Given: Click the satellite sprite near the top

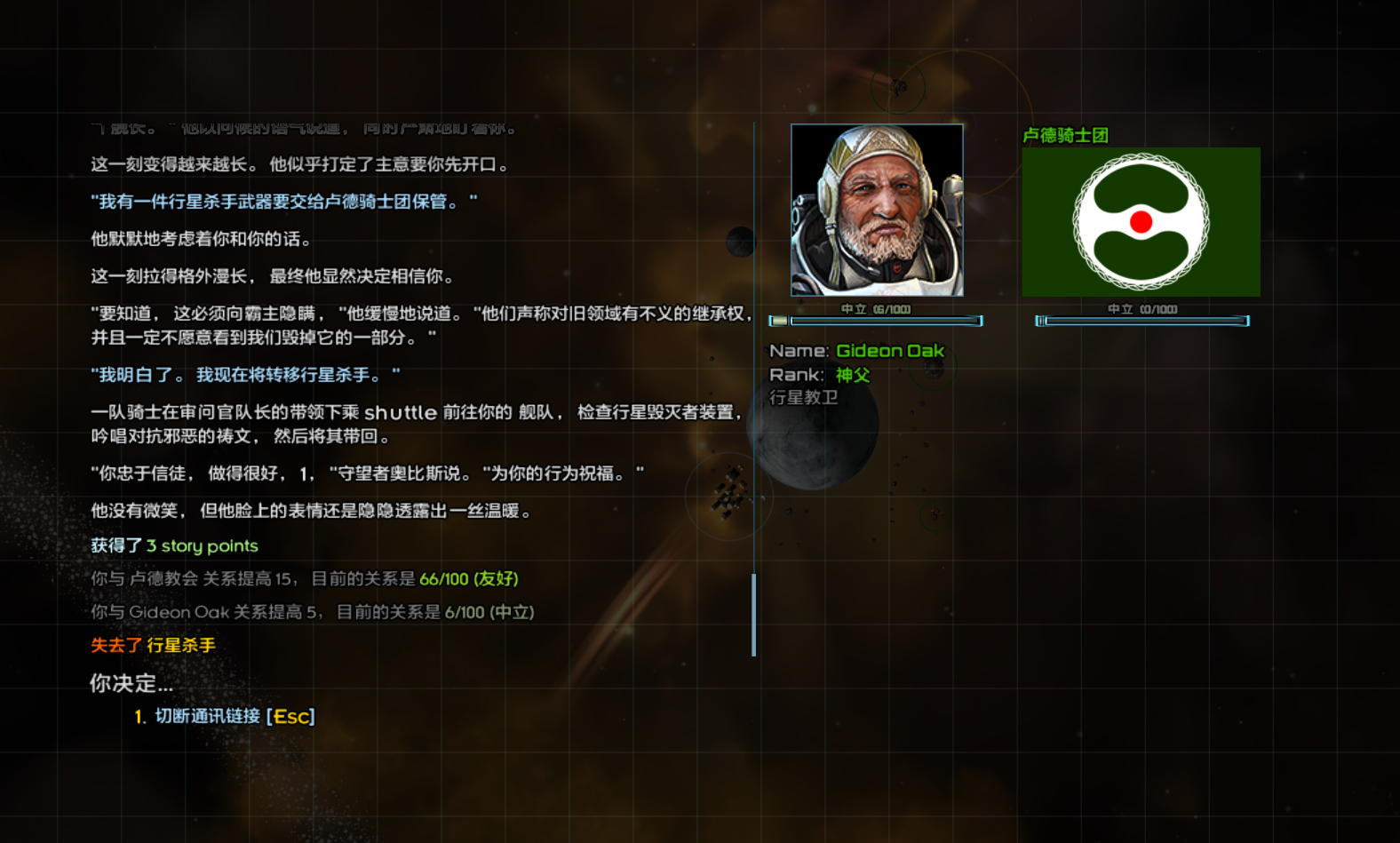Looking at the screenshot, I should click(899, 87).
